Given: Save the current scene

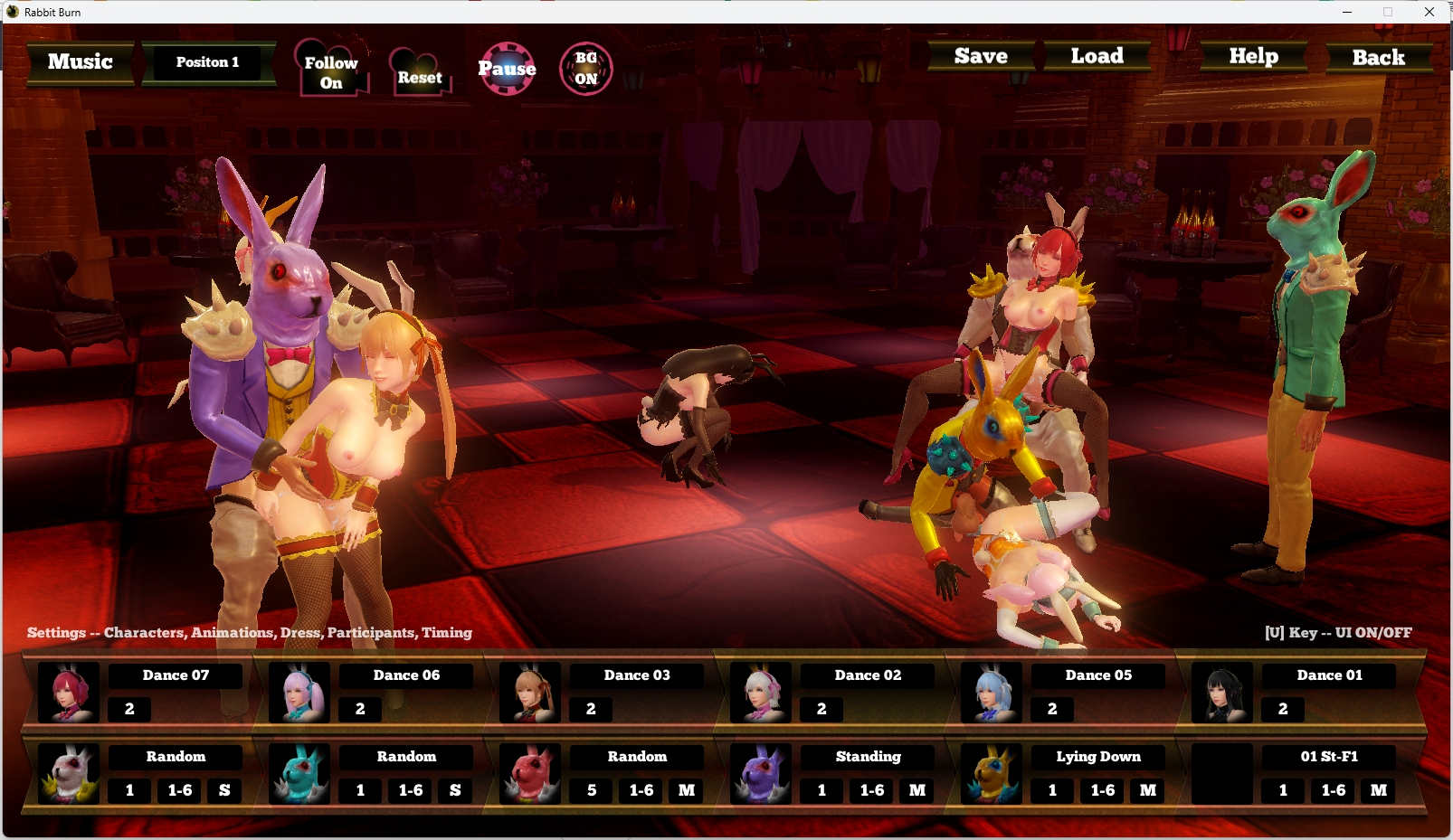Looking at the screenshot, I should coord(981,56).
